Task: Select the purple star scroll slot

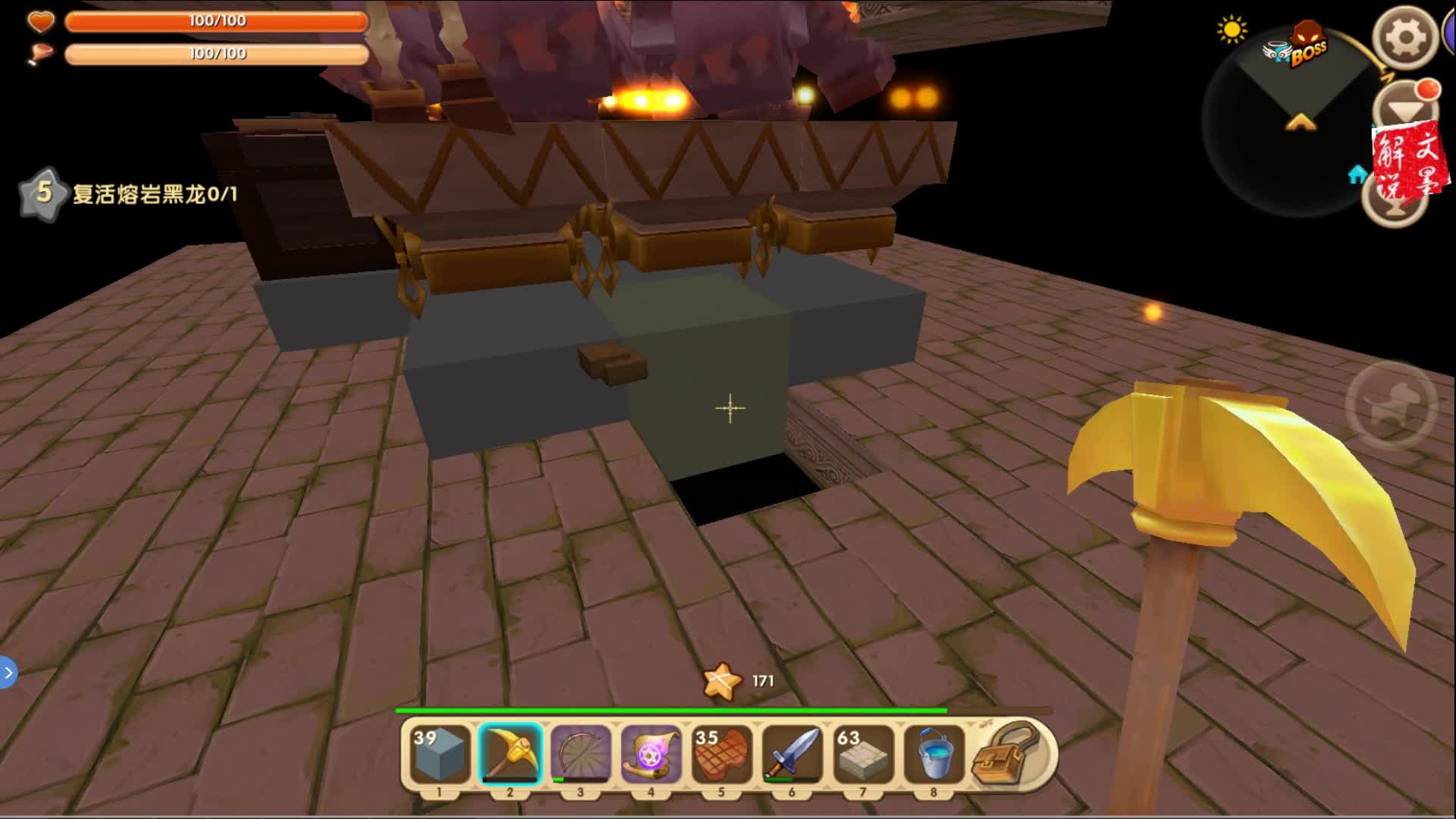Action: click(651, 754)
